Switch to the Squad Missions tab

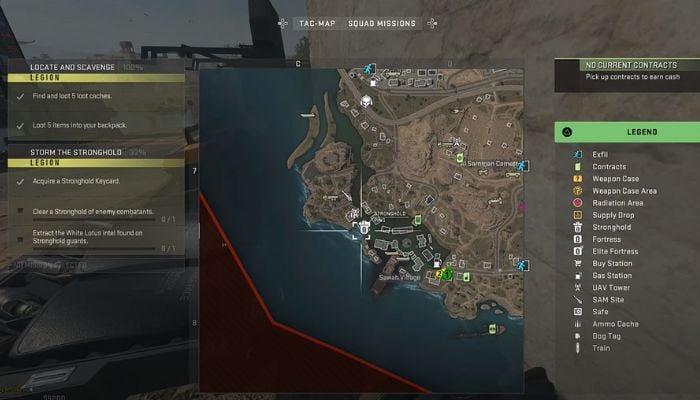(381, 23)
